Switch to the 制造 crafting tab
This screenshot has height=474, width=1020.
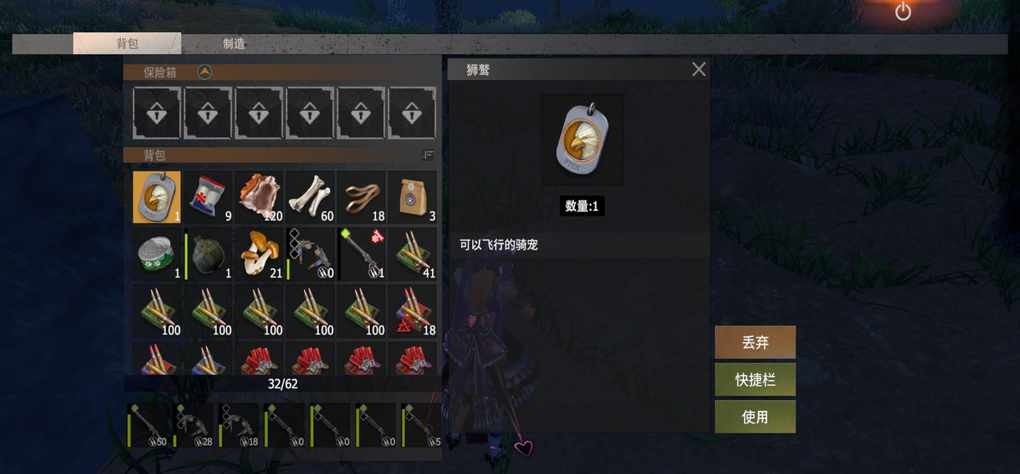[x=235, y=44]
